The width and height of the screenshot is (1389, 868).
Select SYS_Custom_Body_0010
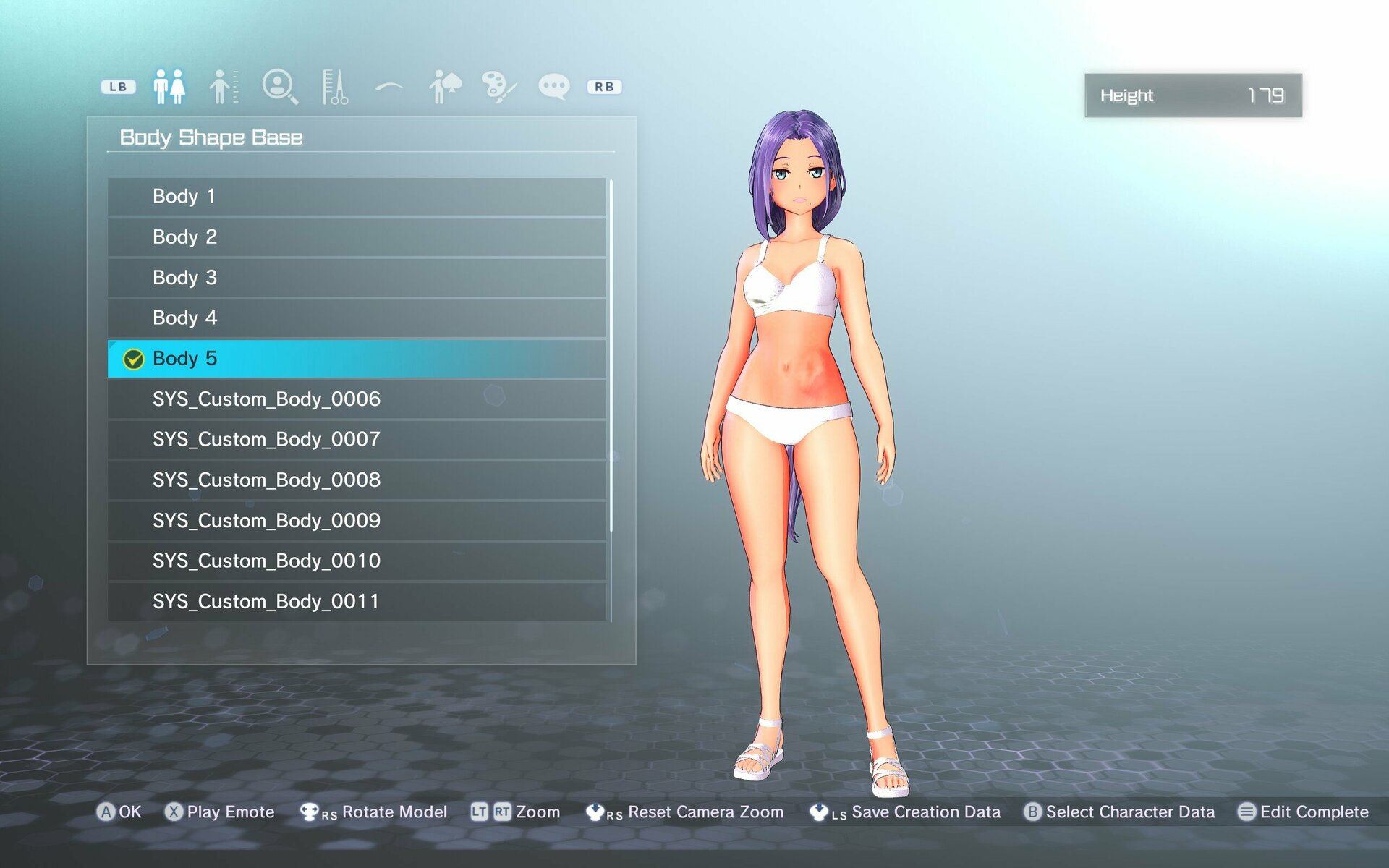point(357,561)
